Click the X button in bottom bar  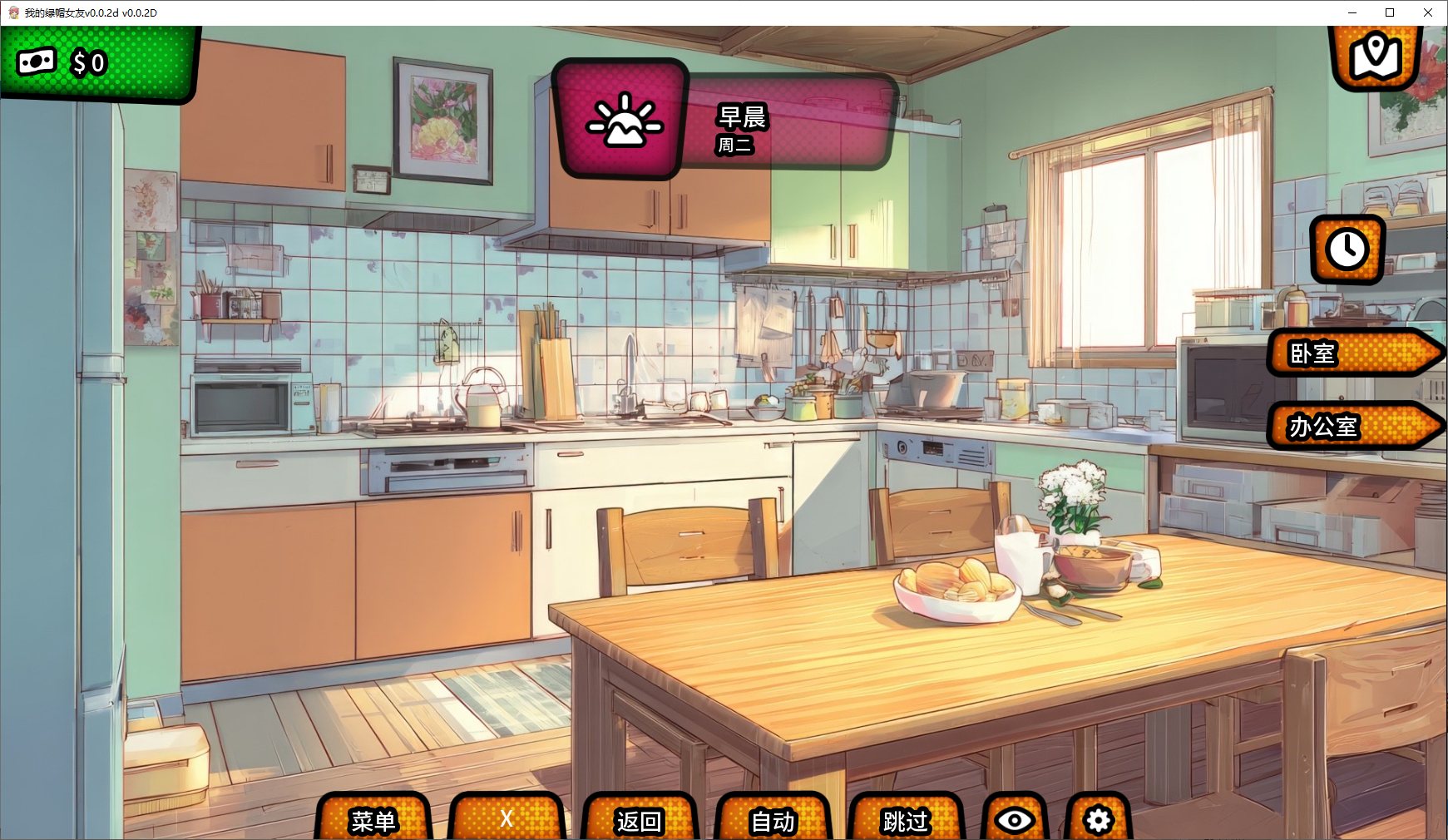(x=507, y=820)
